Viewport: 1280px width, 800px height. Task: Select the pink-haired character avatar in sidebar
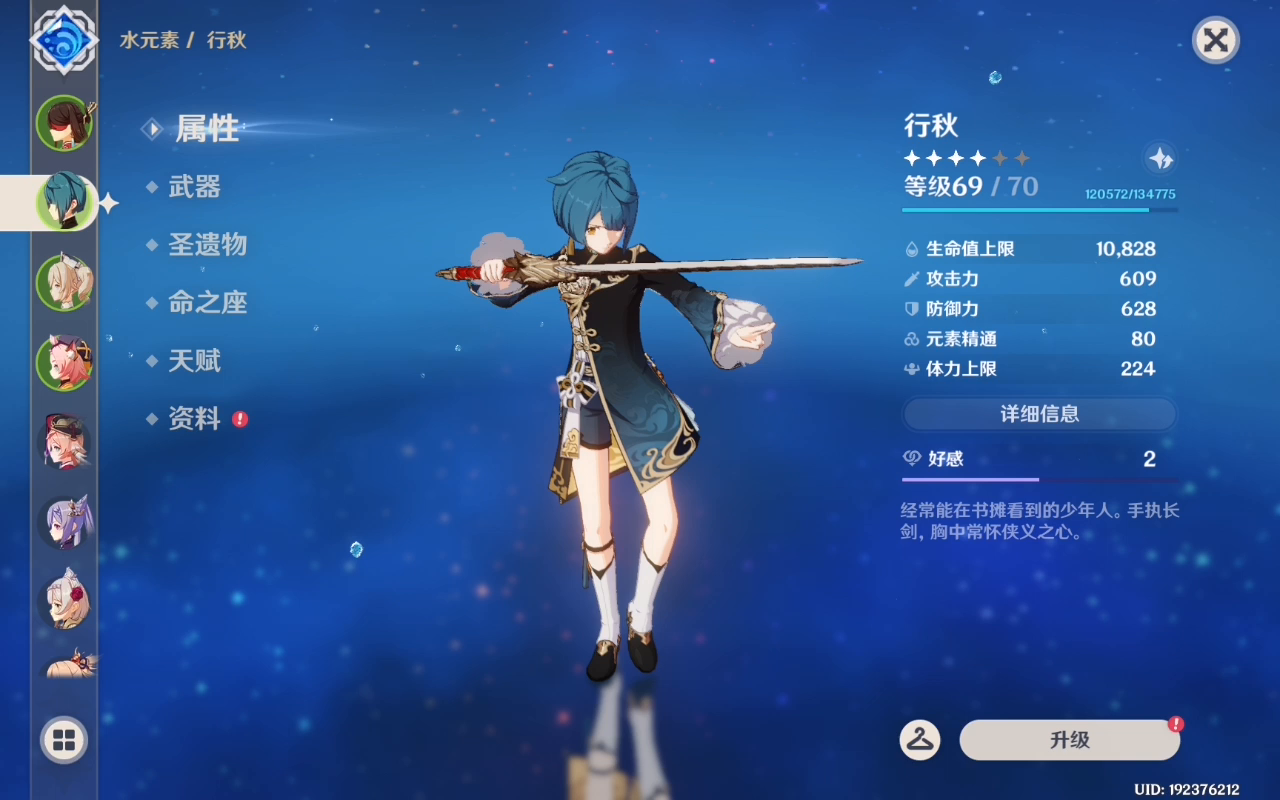pos(64,362)
